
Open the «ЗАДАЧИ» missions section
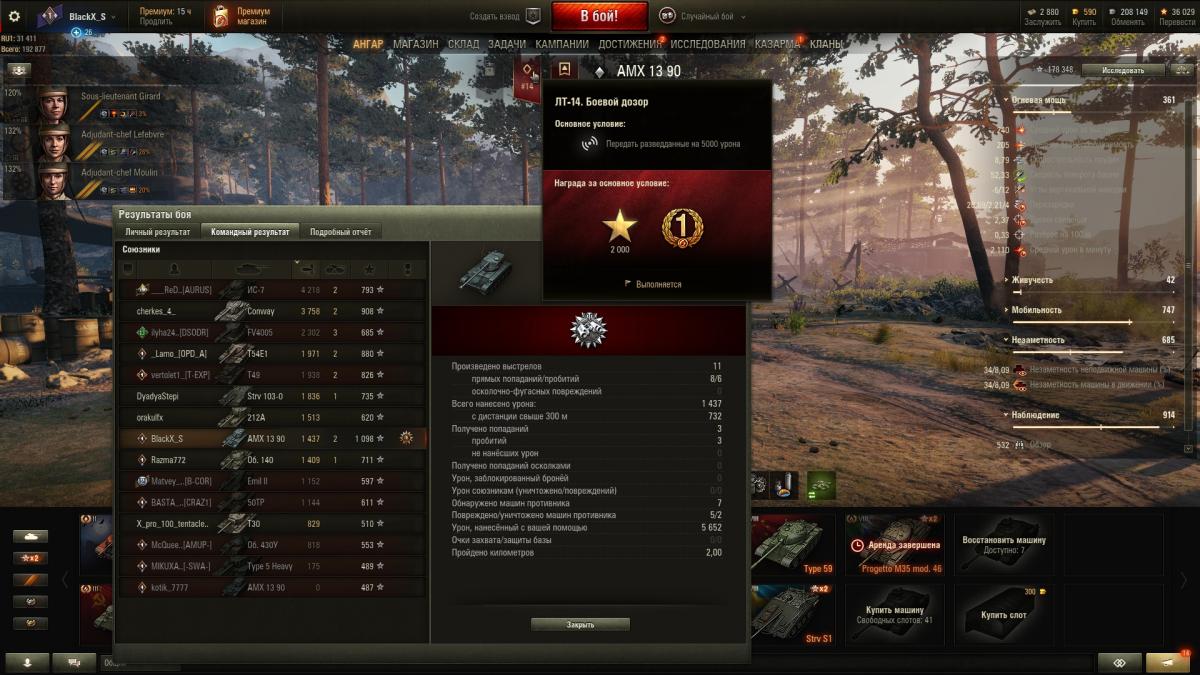[507, 44]
